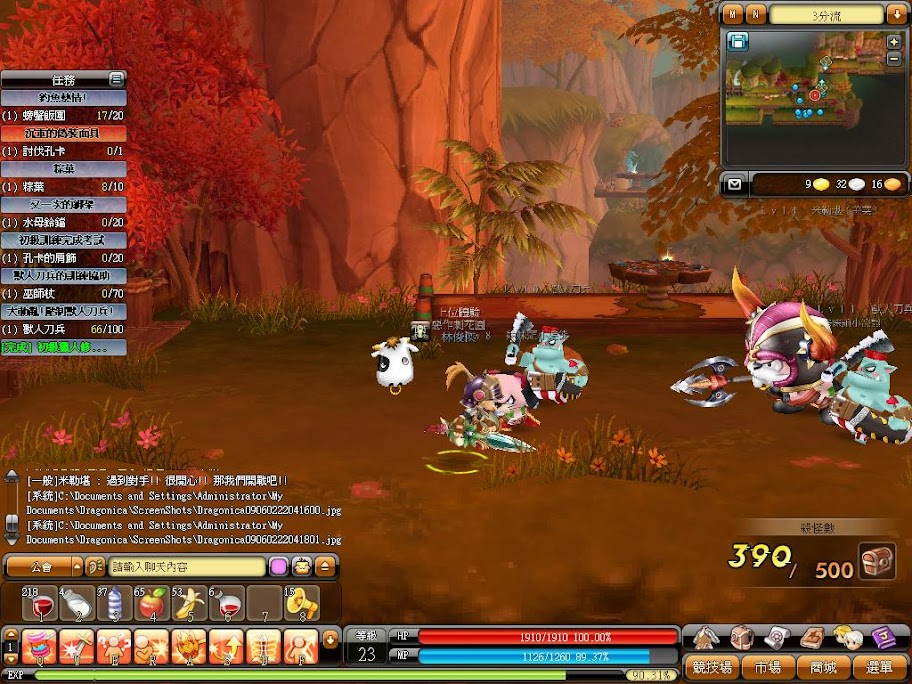Open the purple book icon
This screenshot has height=684, width=912.
click(x=882, y=637)
